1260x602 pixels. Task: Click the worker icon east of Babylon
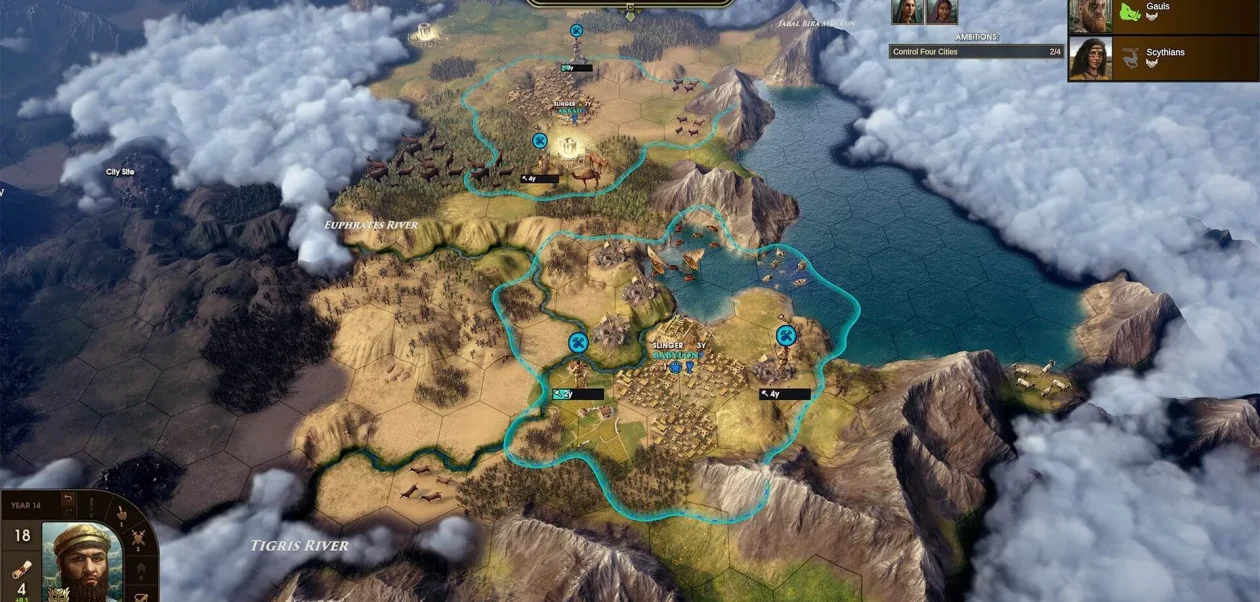pos(786,335)
